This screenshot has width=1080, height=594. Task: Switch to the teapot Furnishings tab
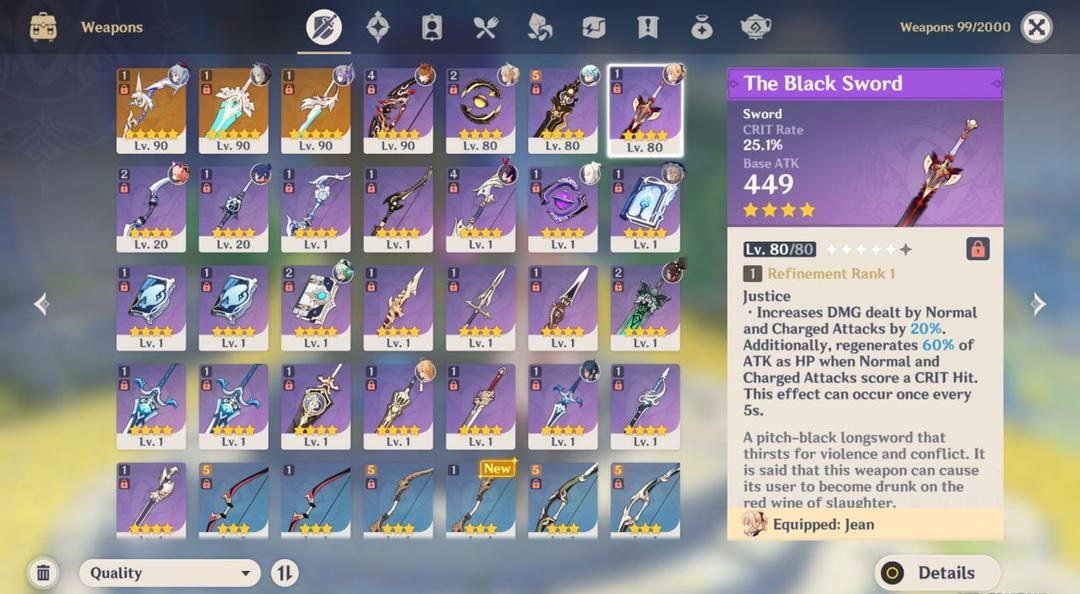tap(756, 27)
